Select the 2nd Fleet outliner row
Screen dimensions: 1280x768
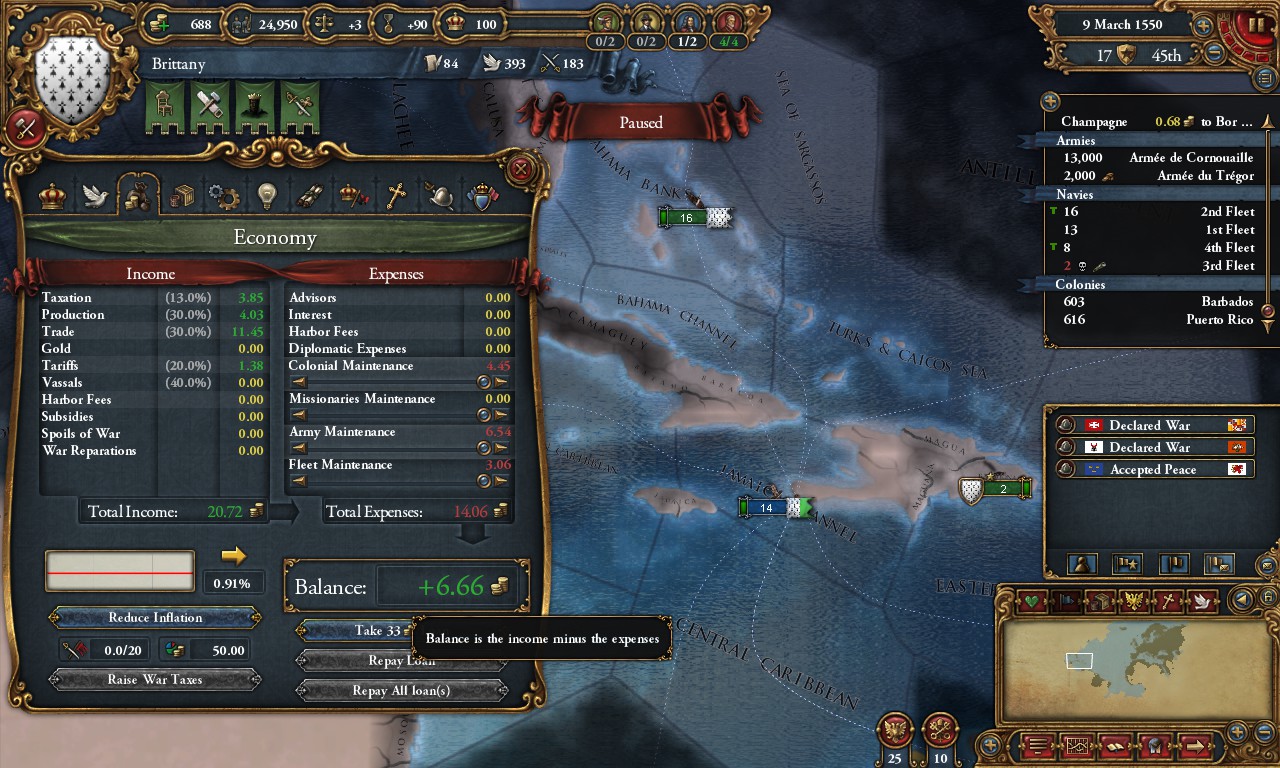(x=1155, y=212)
